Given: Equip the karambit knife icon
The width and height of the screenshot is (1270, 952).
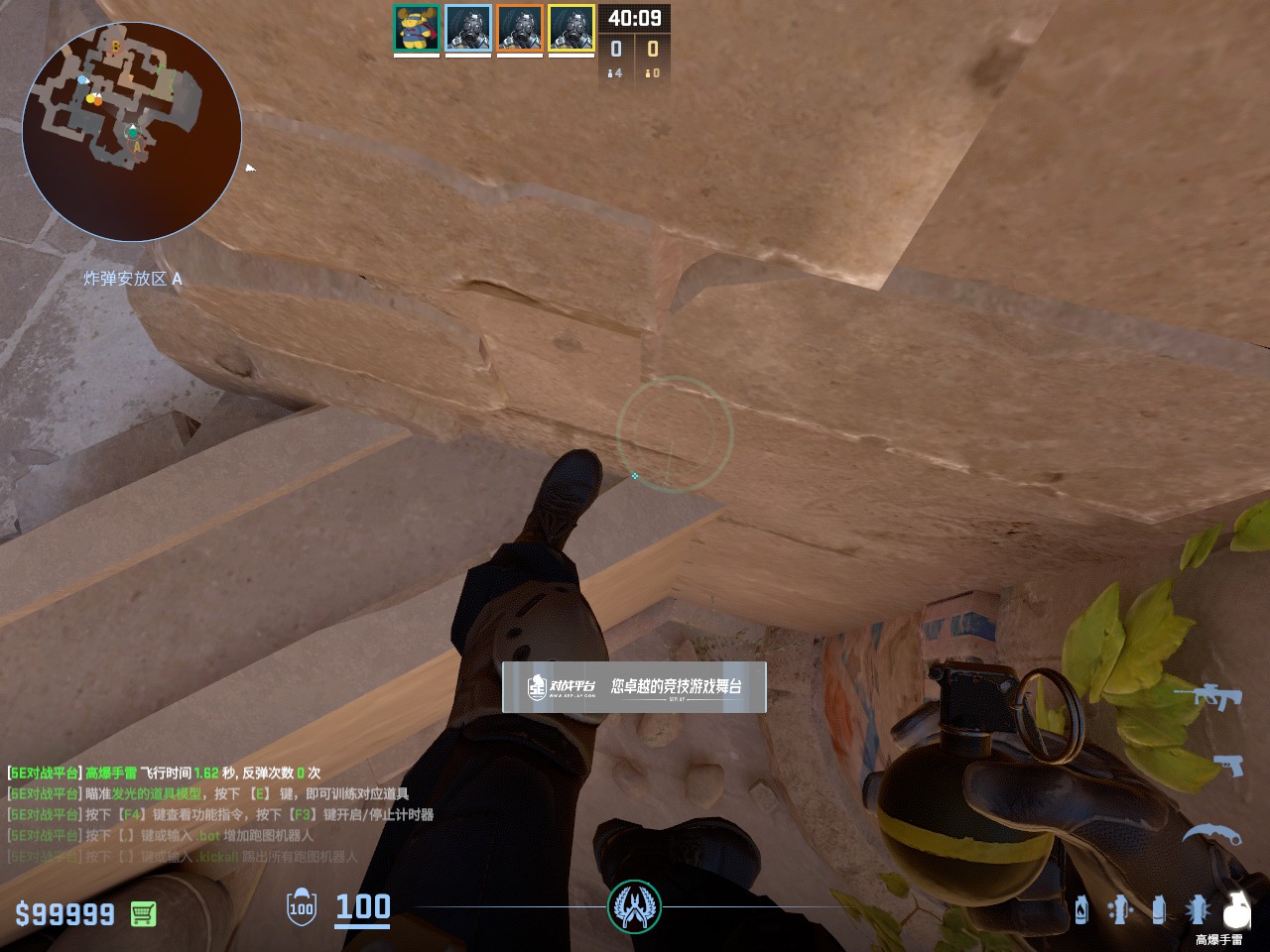Looking at the screenshot, I should point(1210,834).
